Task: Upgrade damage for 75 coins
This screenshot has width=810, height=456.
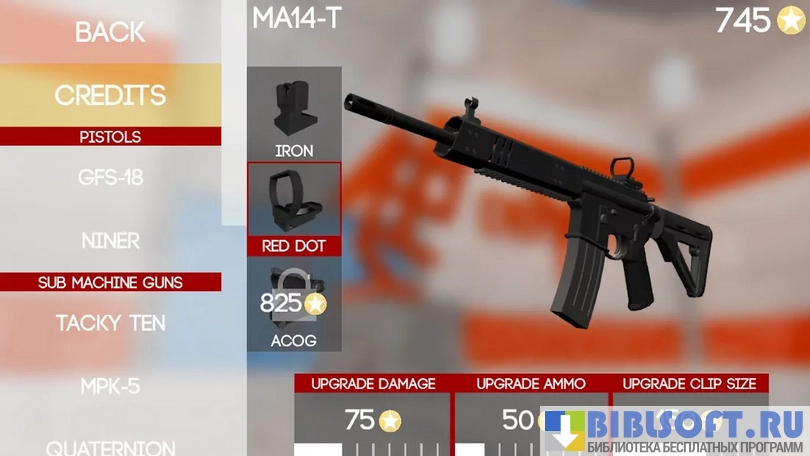Action: pos(373,420)
